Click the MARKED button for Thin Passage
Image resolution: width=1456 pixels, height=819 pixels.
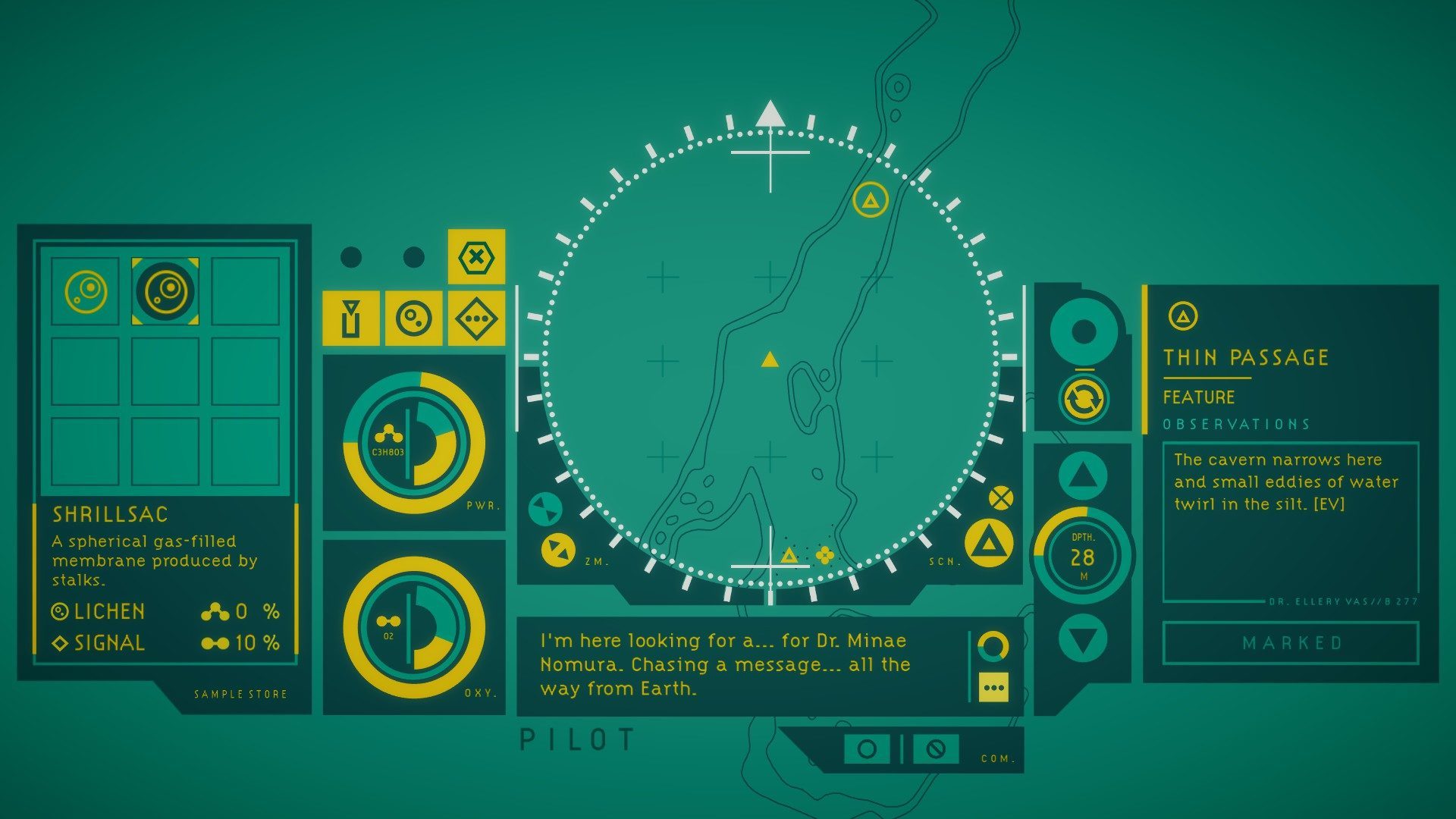(1291, 643)
